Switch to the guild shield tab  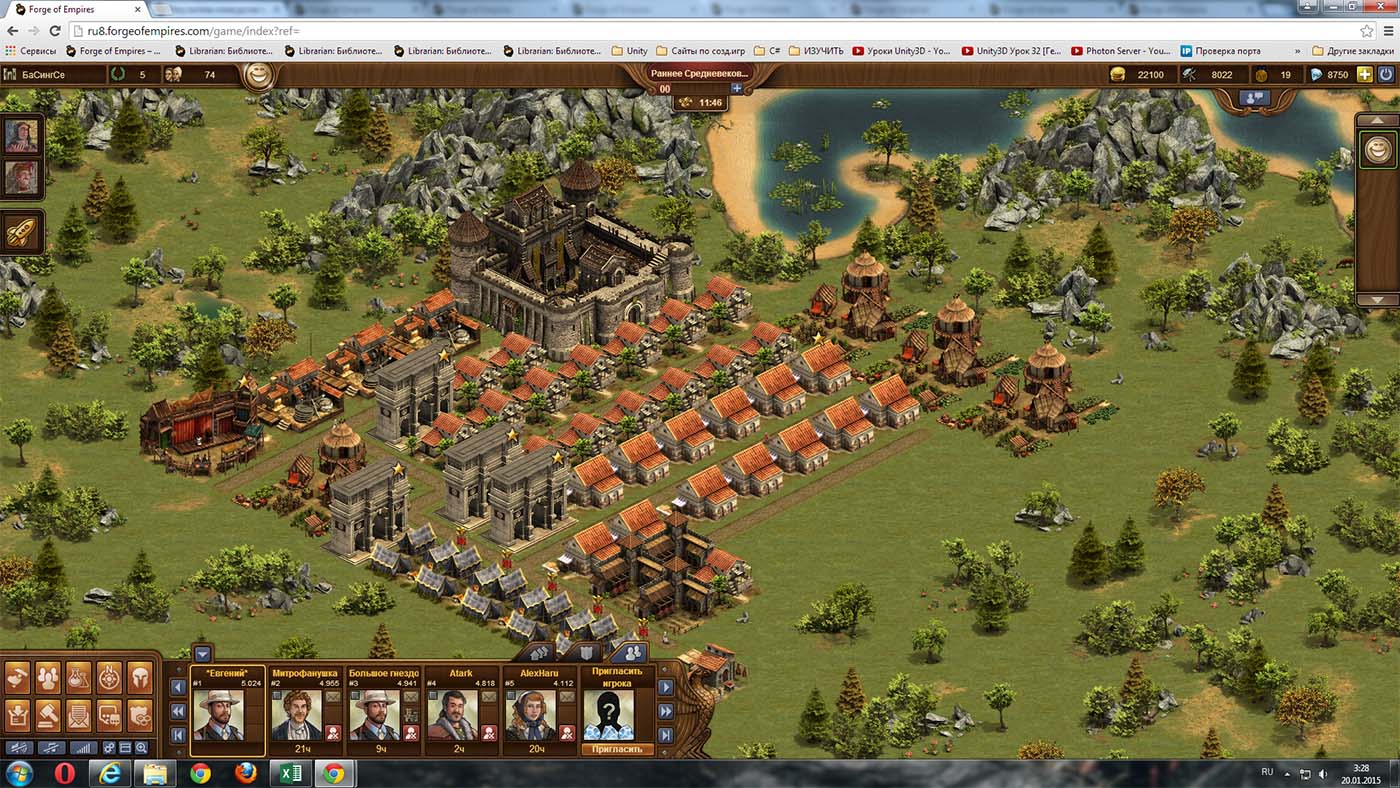point(588,654)
